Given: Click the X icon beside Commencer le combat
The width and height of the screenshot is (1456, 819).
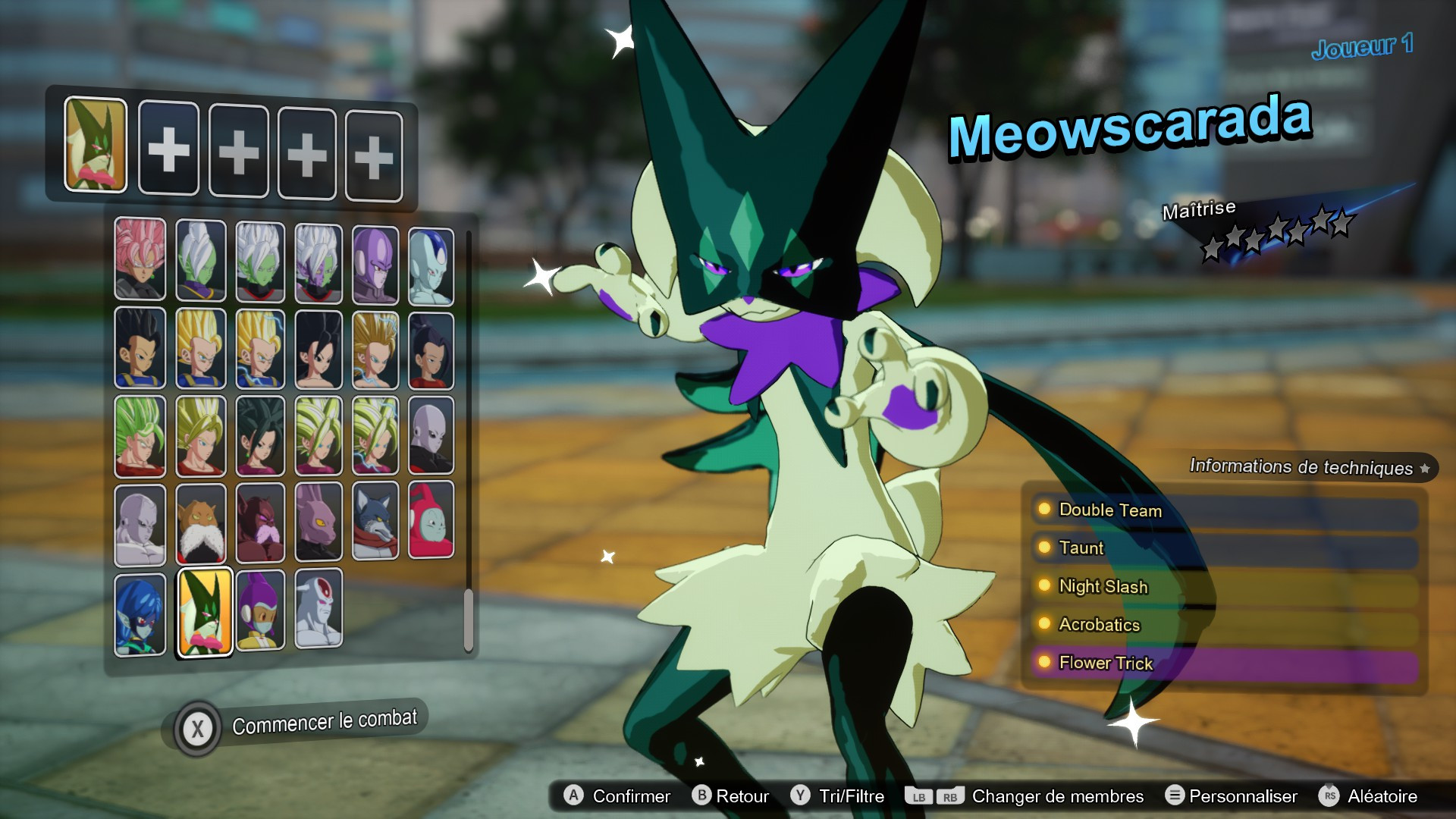Looking at the screenshot, I should tap(199, 726).
